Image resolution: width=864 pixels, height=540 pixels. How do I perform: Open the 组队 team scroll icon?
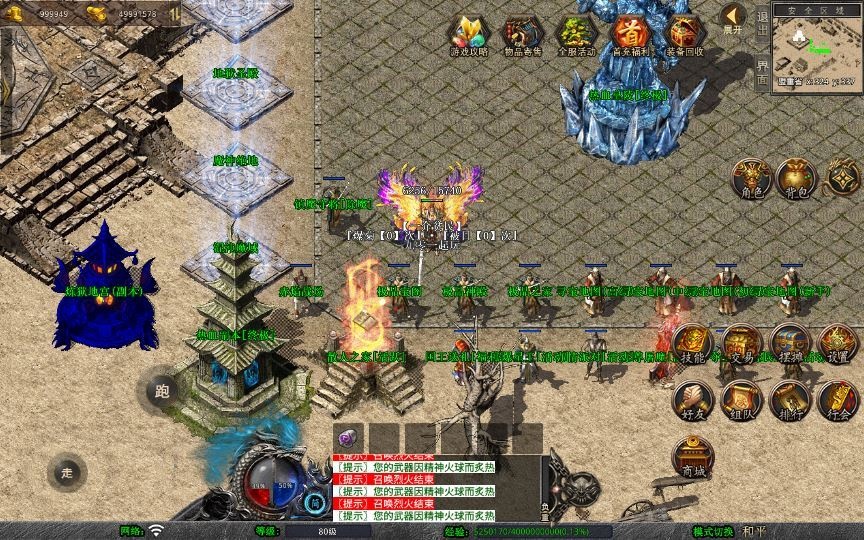(742, 401)
